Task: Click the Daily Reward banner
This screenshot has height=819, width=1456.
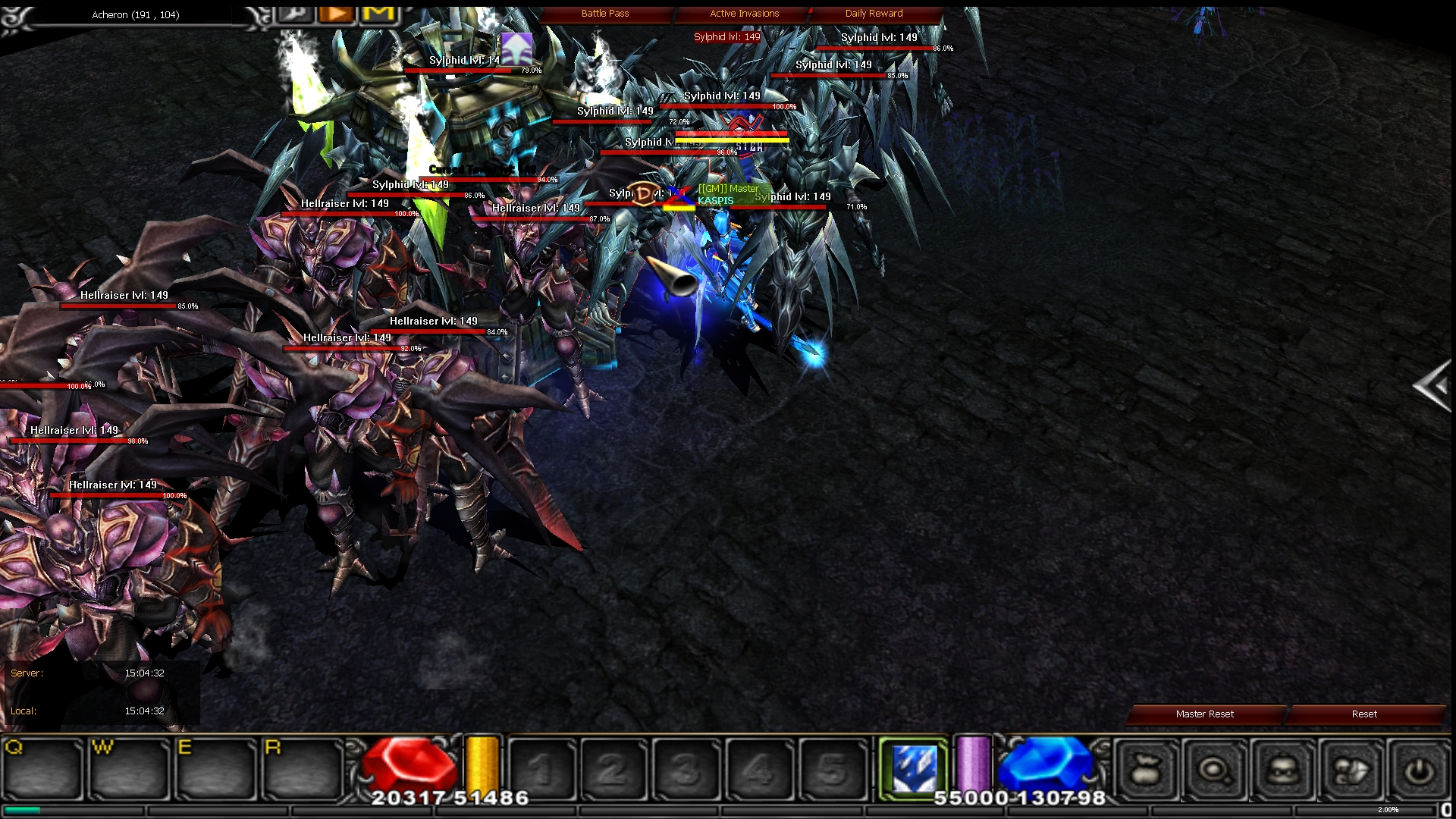Action: pyautogui.click(x=873, y=13)
